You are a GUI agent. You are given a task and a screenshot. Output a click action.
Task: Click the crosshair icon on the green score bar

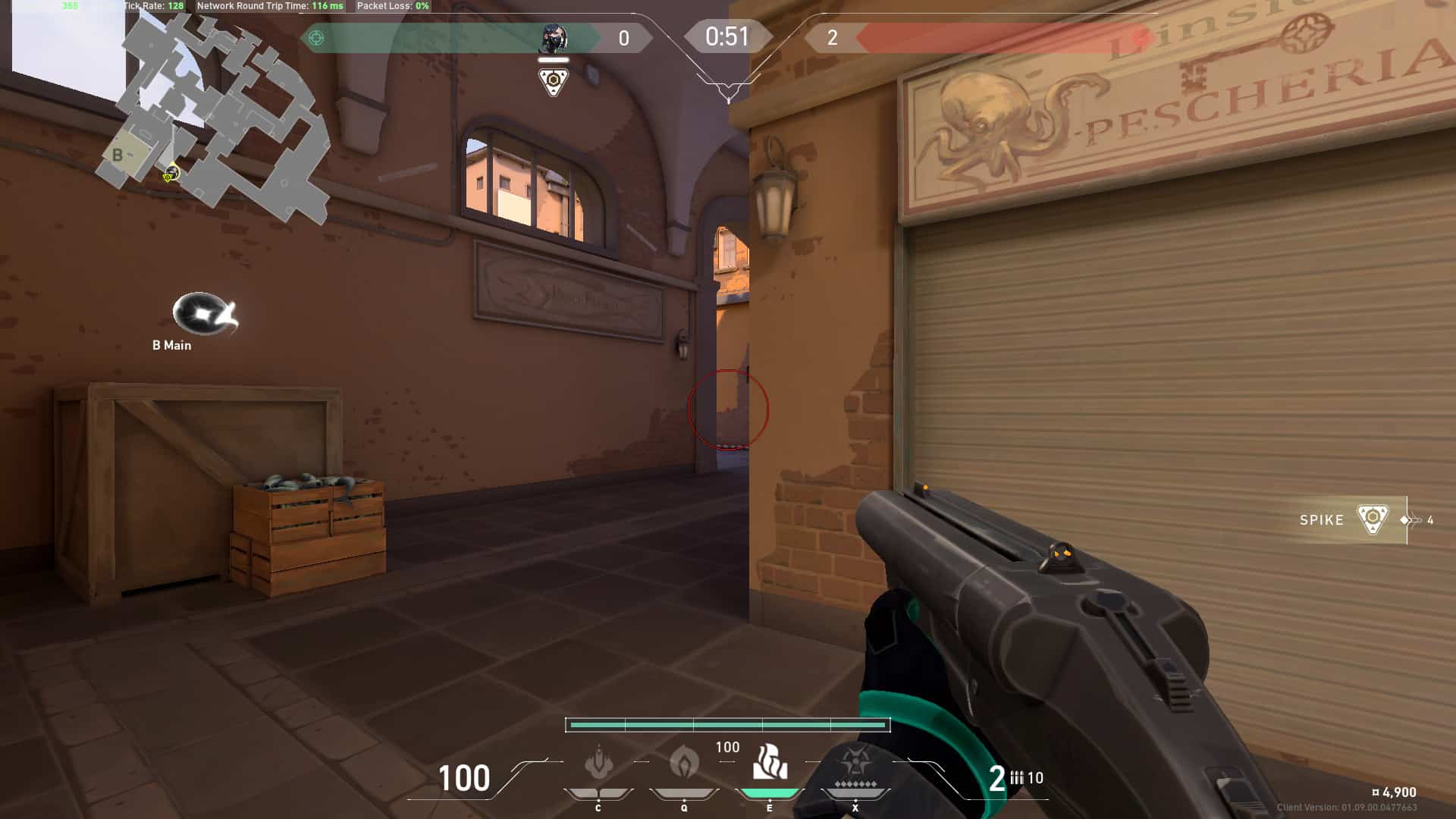pos(318,36)
